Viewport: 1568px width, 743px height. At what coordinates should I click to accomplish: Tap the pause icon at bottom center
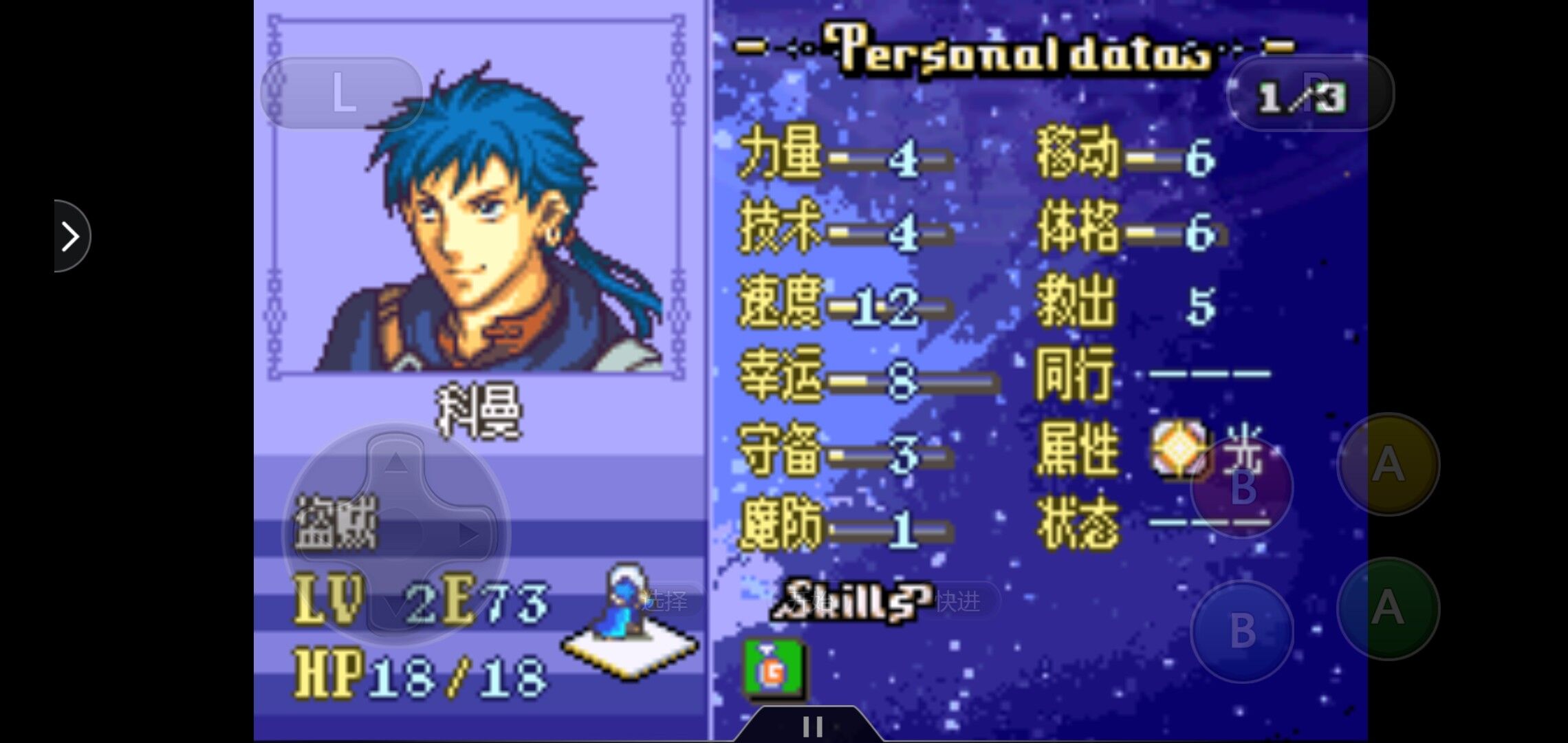coord(814,726)
